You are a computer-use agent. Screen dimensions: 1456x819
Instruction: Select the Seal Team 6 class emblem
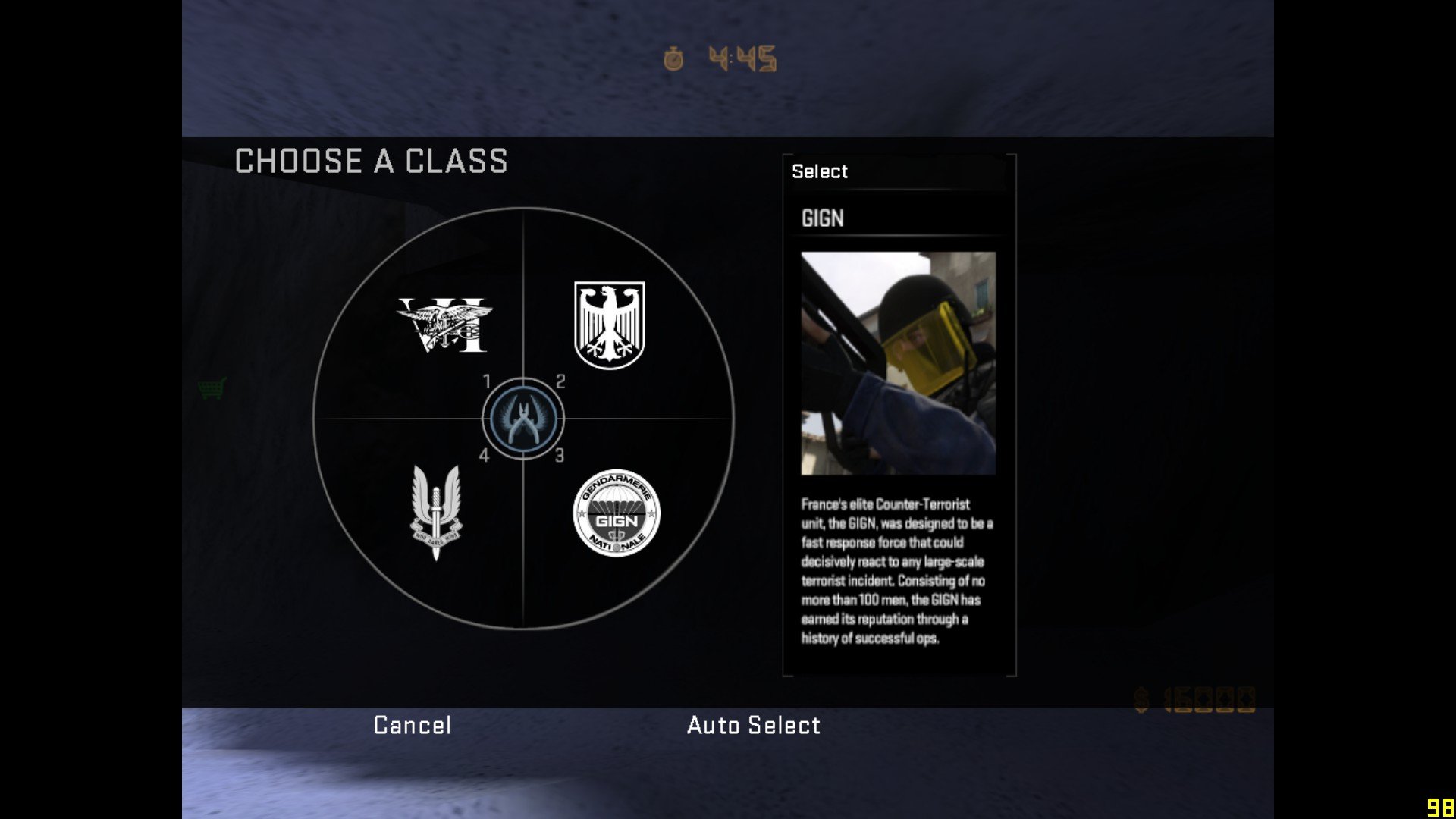[442, 326]
